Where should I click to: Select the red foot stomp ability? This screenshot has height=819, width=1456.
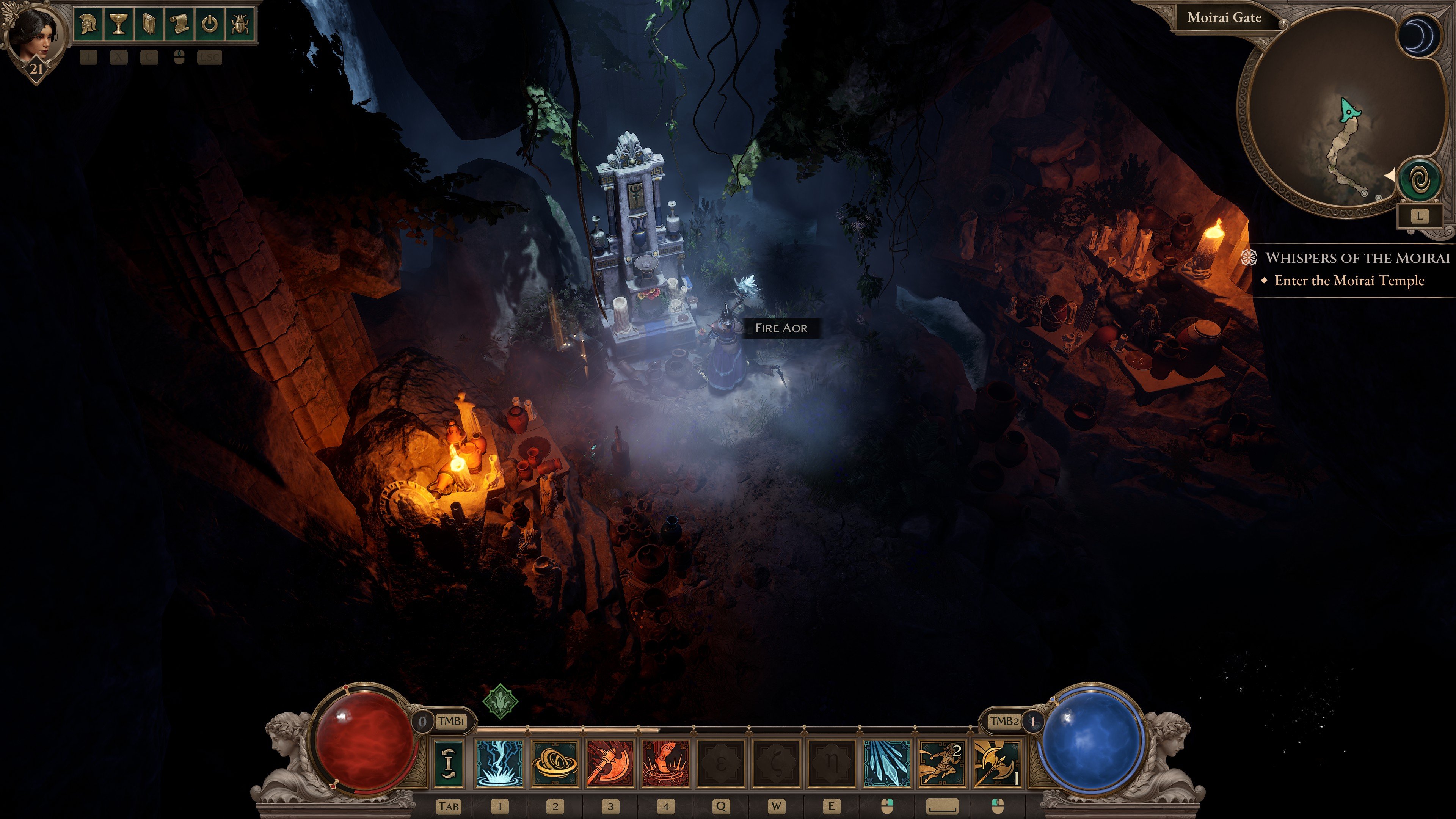666,763
